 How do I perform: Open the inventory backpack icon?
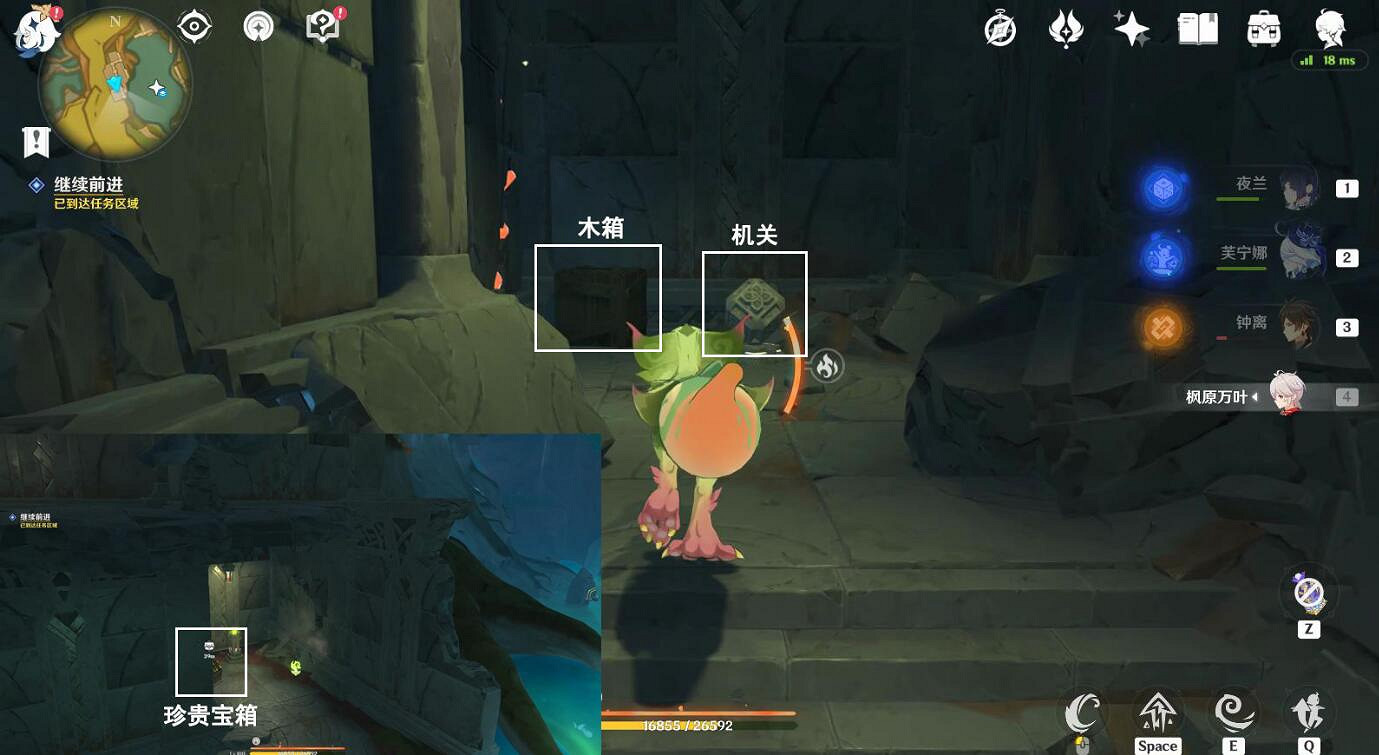(x=1262, y=28)
